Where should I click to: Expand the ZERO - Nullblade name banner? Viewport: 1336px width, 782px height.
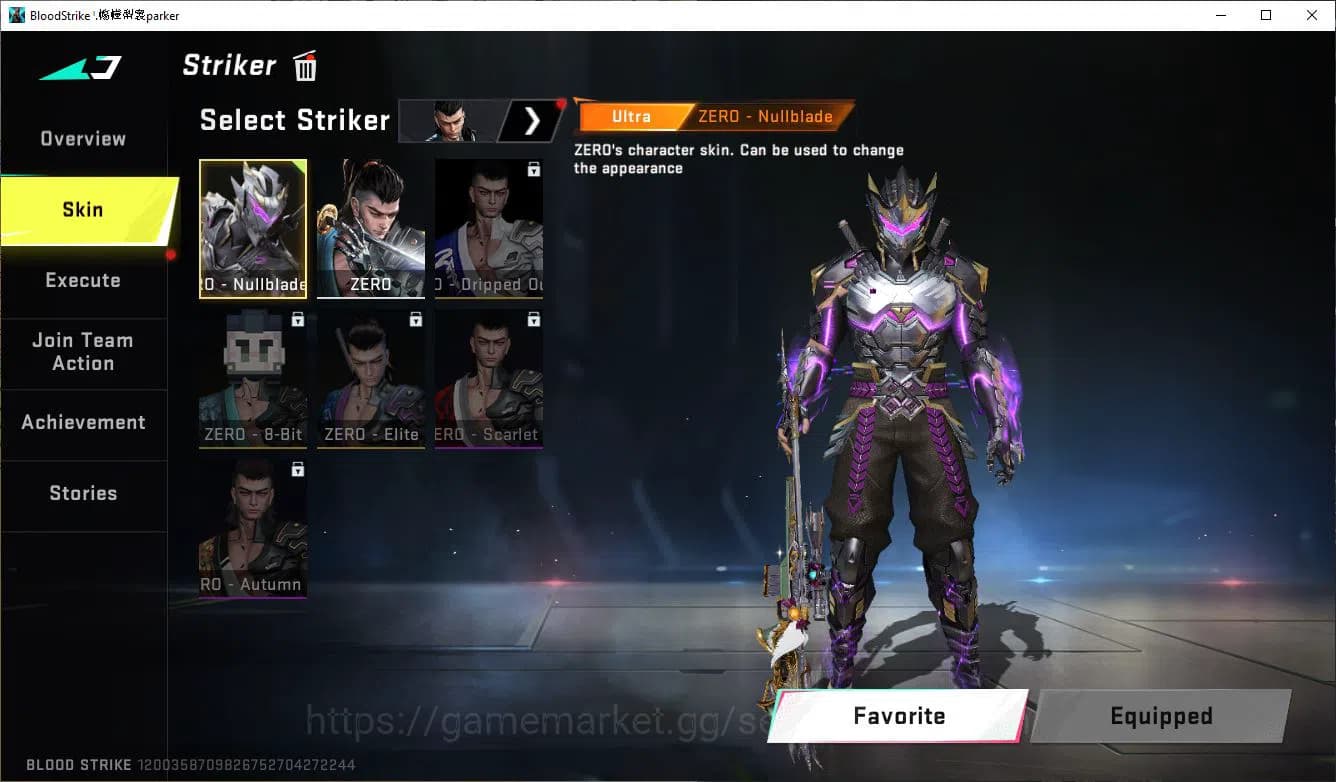(x=763, y=116)
